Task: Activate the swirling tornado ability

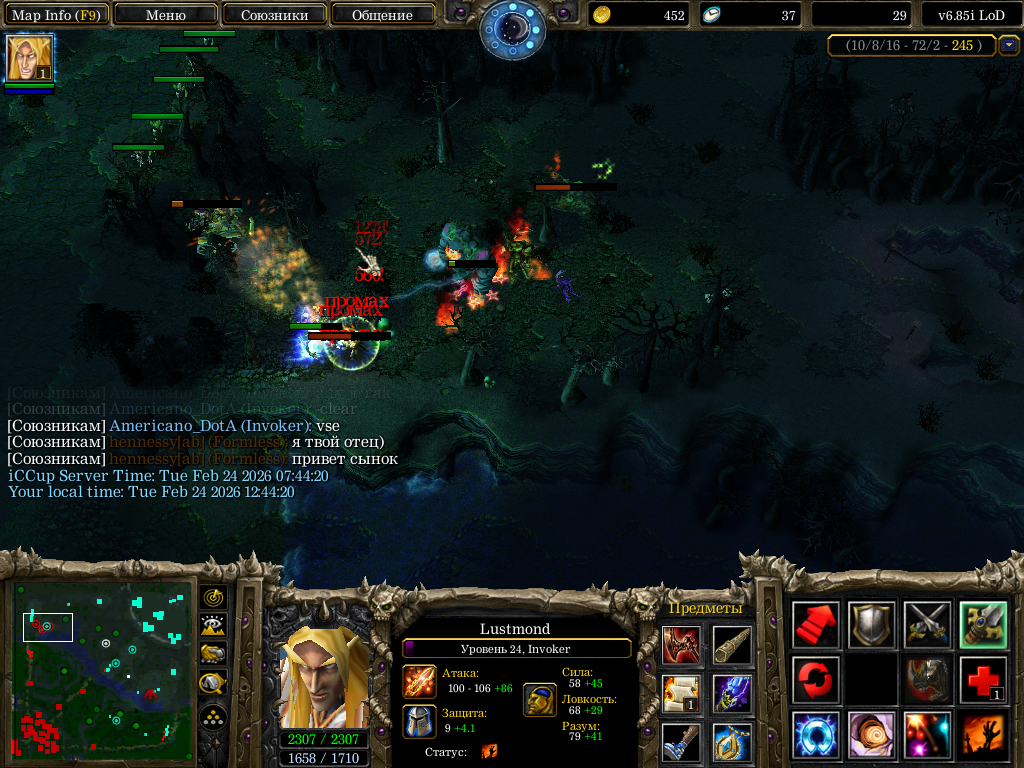Action: pos(871,735)
